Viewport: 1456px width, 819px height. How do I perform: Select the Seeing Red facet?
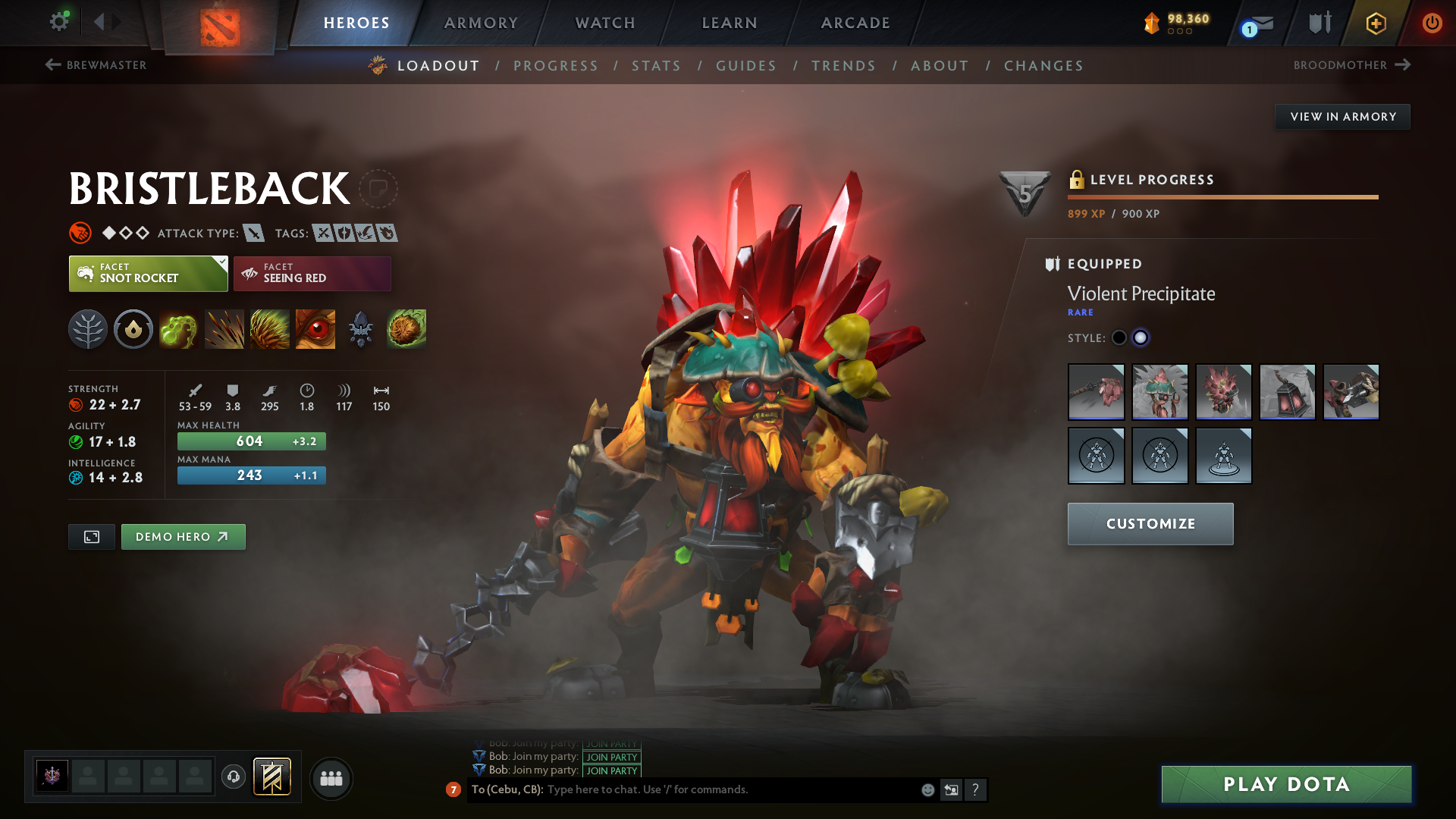pyautogui.click(x=312, y=274)
